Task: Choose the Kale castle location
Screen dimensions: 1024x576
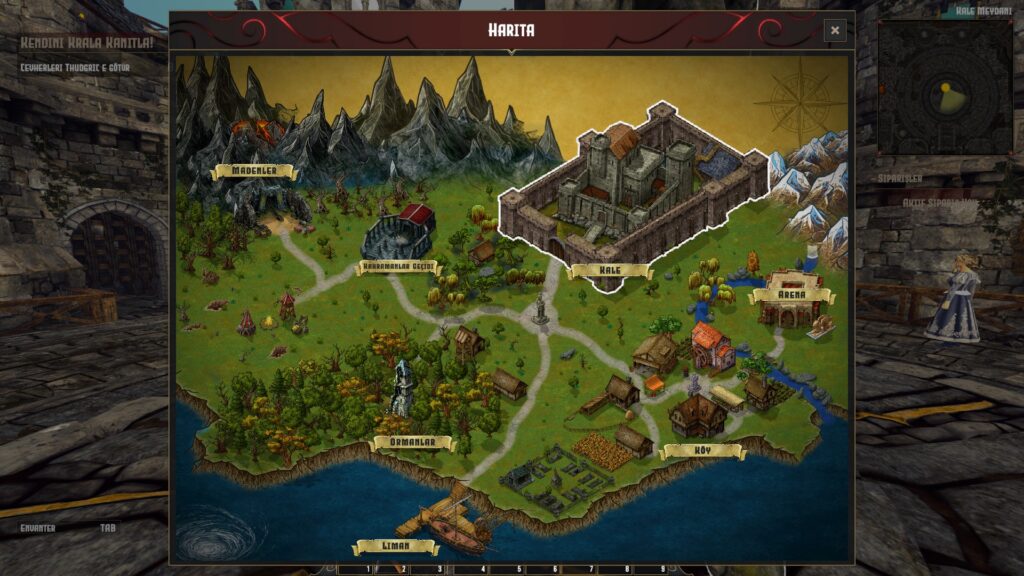Action: pyautogui.click(x=610, y=271)
